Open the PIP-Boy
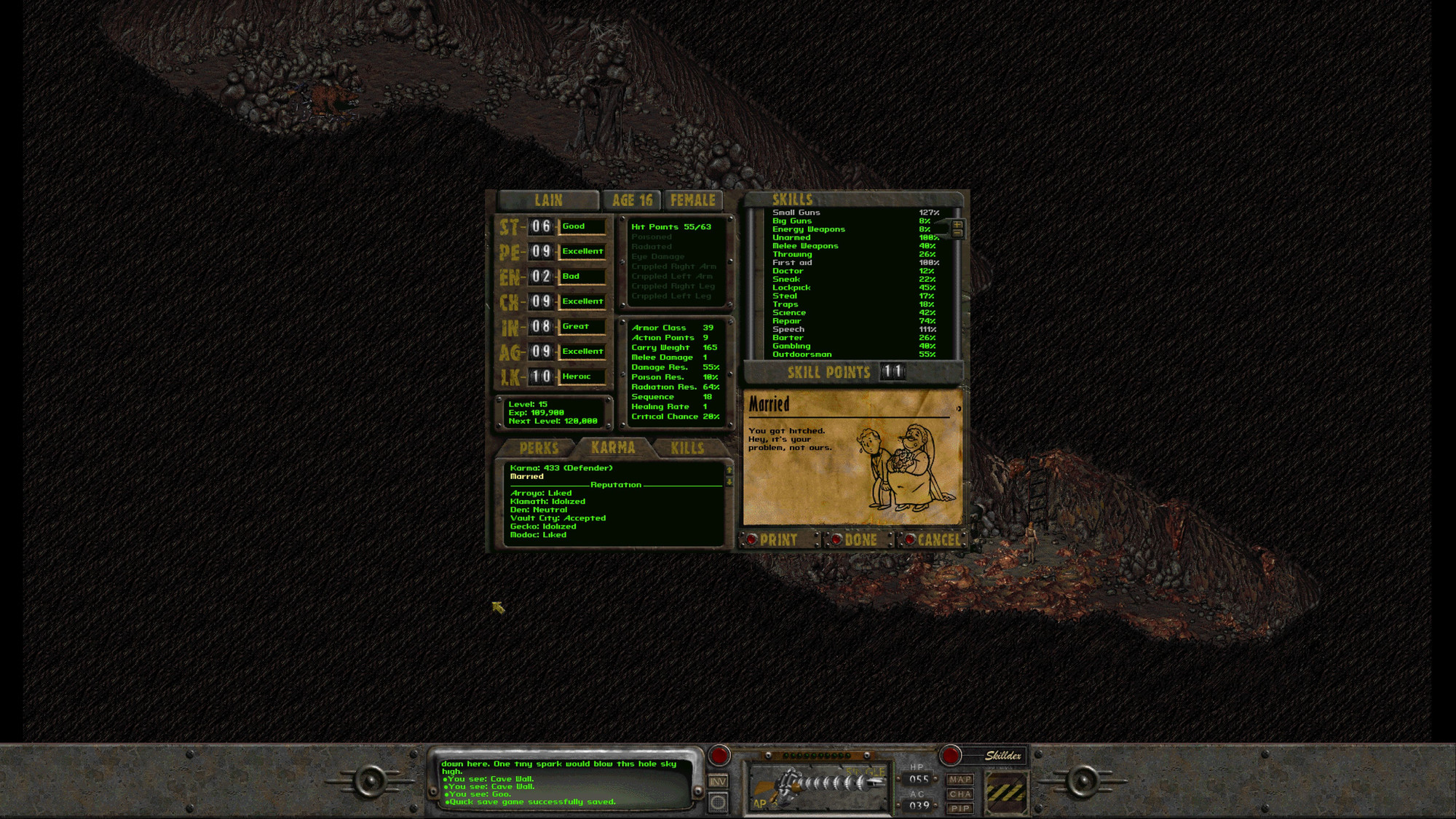 959,809
